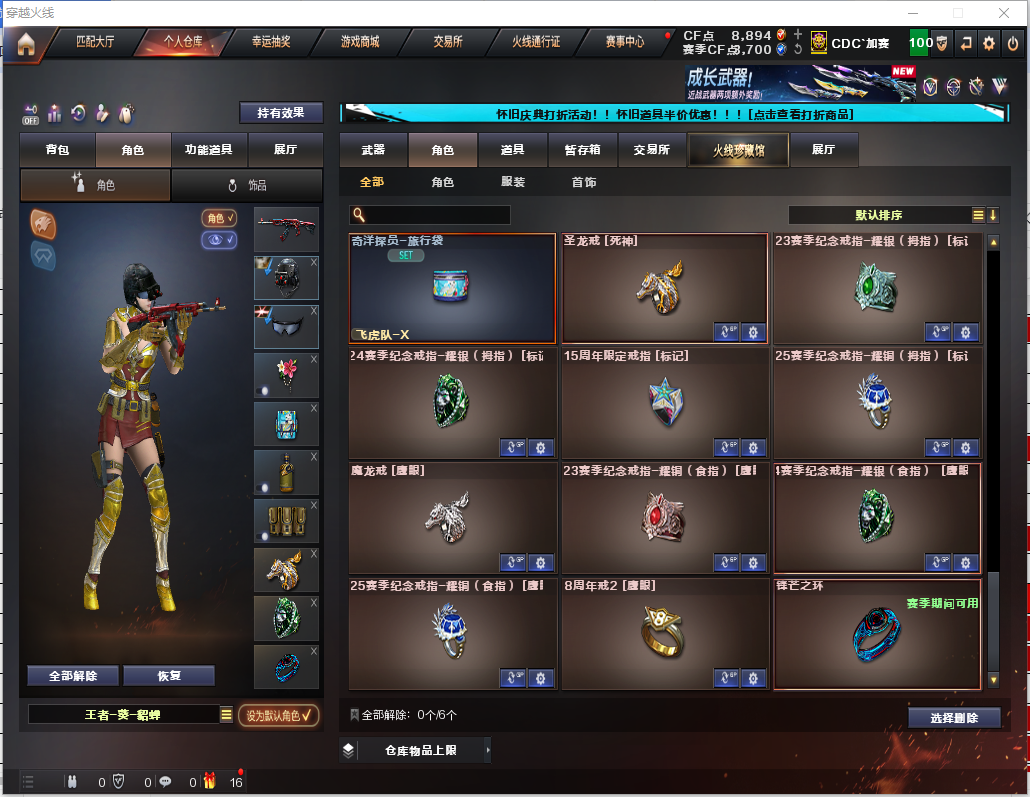Image resolution: width=1030 pixels, height=797 pixels.
Task: Click the 恢复 restore button
Action: pyautogui.click(x=168, y=676)
